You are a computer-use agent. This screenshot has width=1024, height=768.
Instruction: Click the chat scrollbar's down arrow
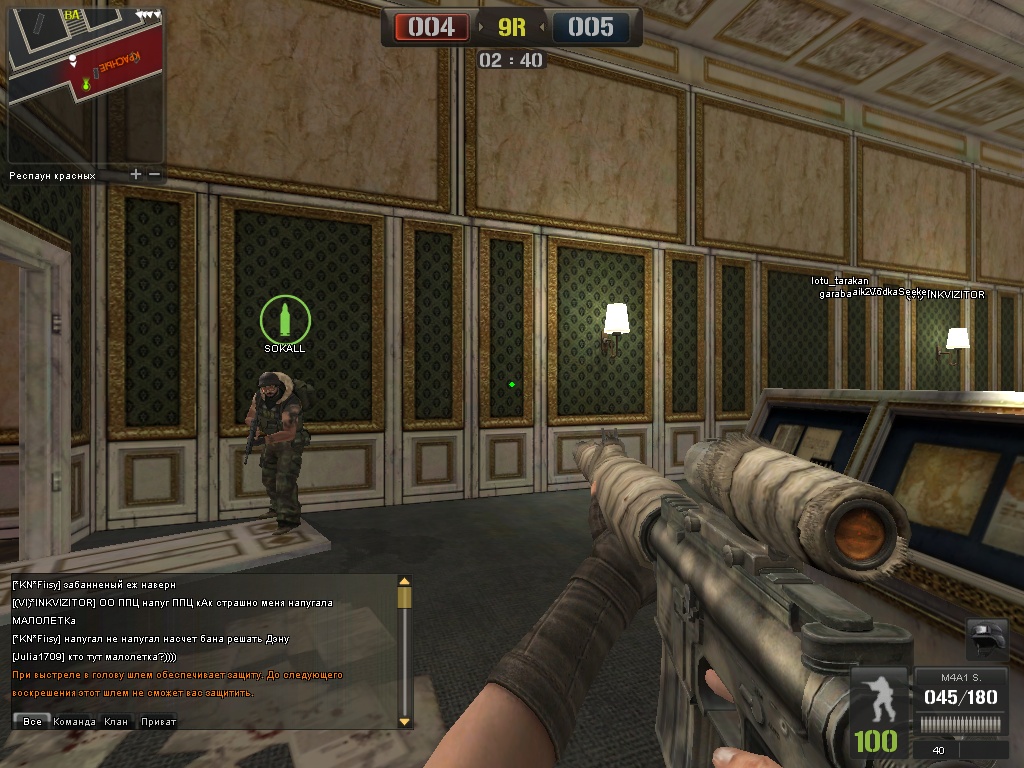pyautogui.click(x=404, y=721)
